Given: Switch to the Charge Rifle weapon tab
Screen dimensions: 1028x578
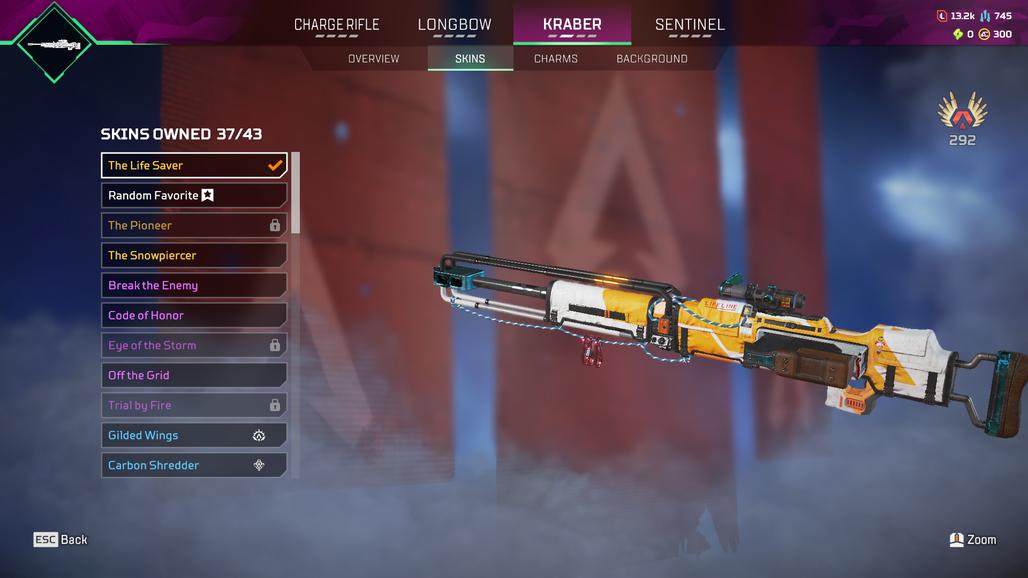Looking at the screenshot, I should (336, 24).
